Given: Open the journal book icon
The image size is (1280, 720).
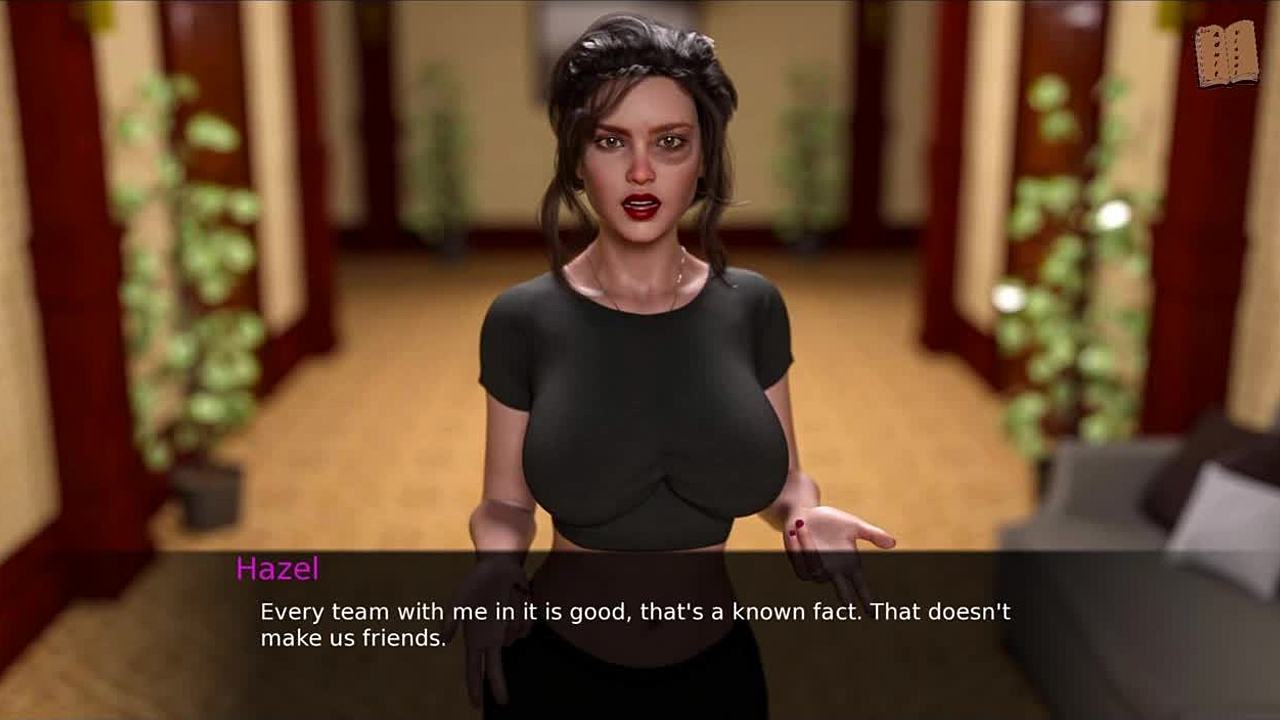Looking at the screenshot, I should (1227, 54).
